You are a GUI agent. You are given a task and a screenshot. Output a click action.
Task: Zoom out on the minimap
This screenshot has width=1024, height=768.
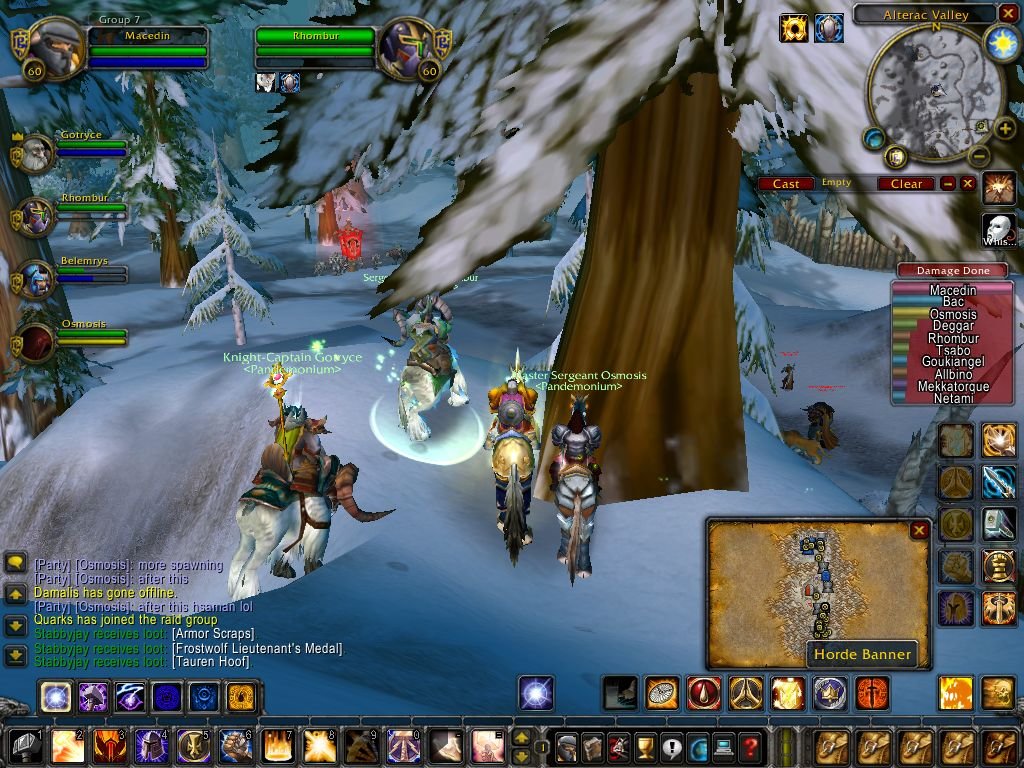(979, 156)
